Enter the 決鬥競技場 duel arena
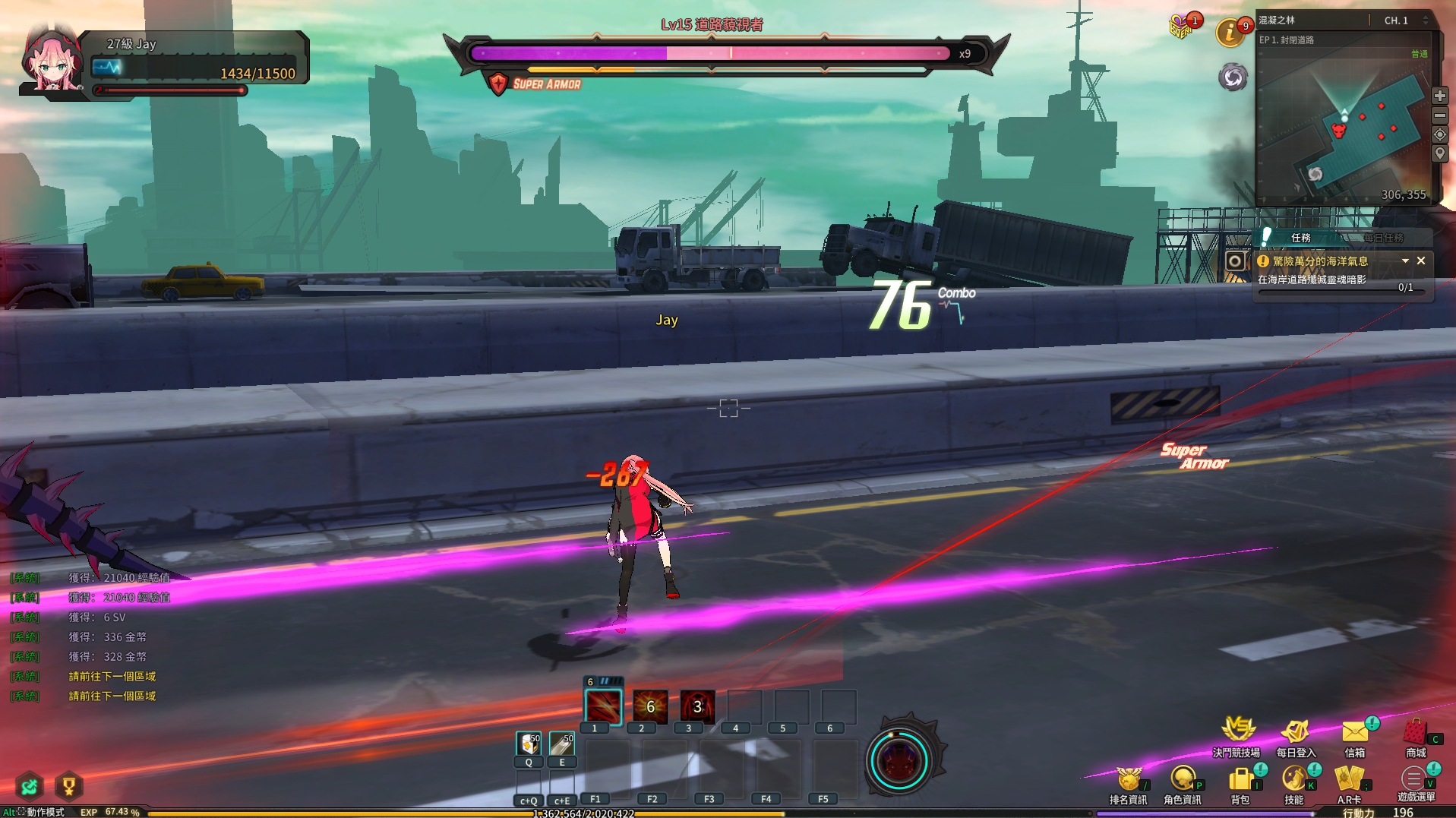Screen dimensions: 1456x818 point(1236,732)
